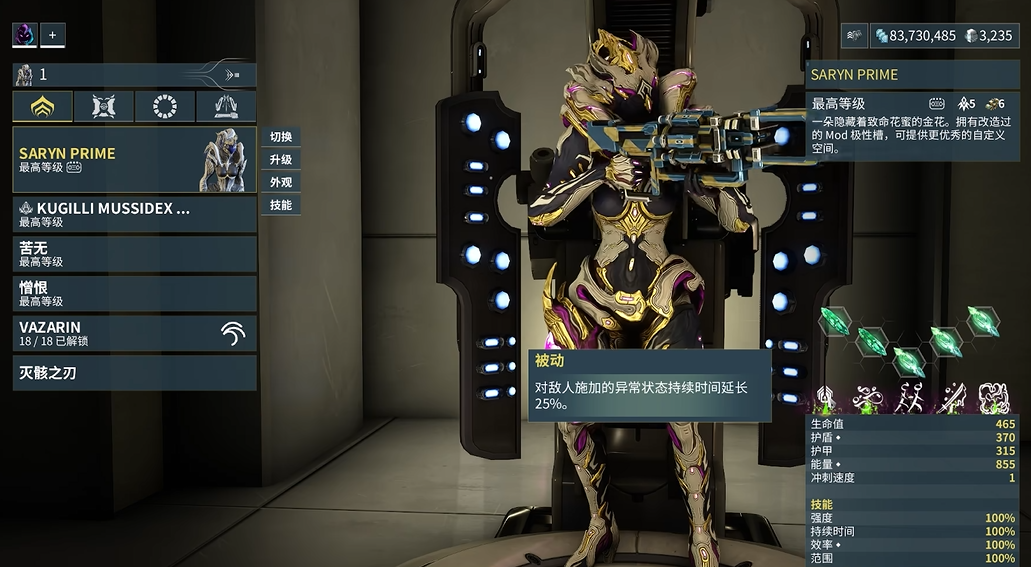
Task: Select the purple hooded loadout icon
Action: [x=25, y=35]
